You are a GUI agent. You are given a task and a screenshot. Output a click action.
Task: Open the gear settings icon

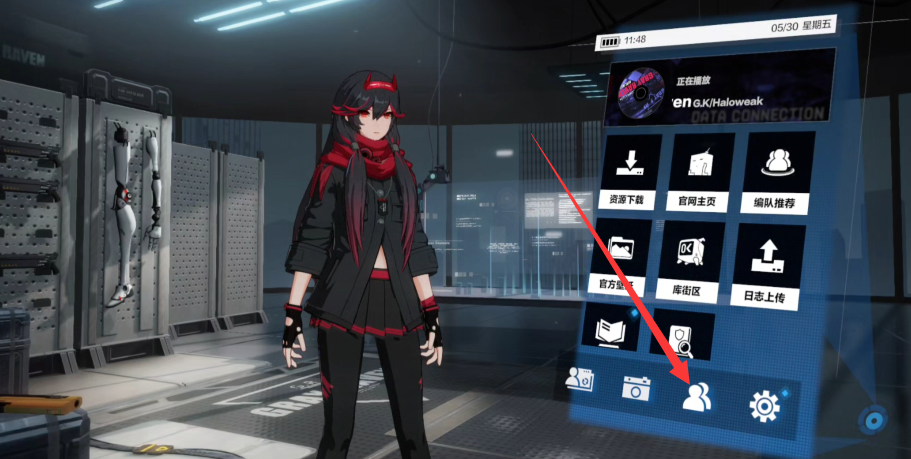point(764,406)
